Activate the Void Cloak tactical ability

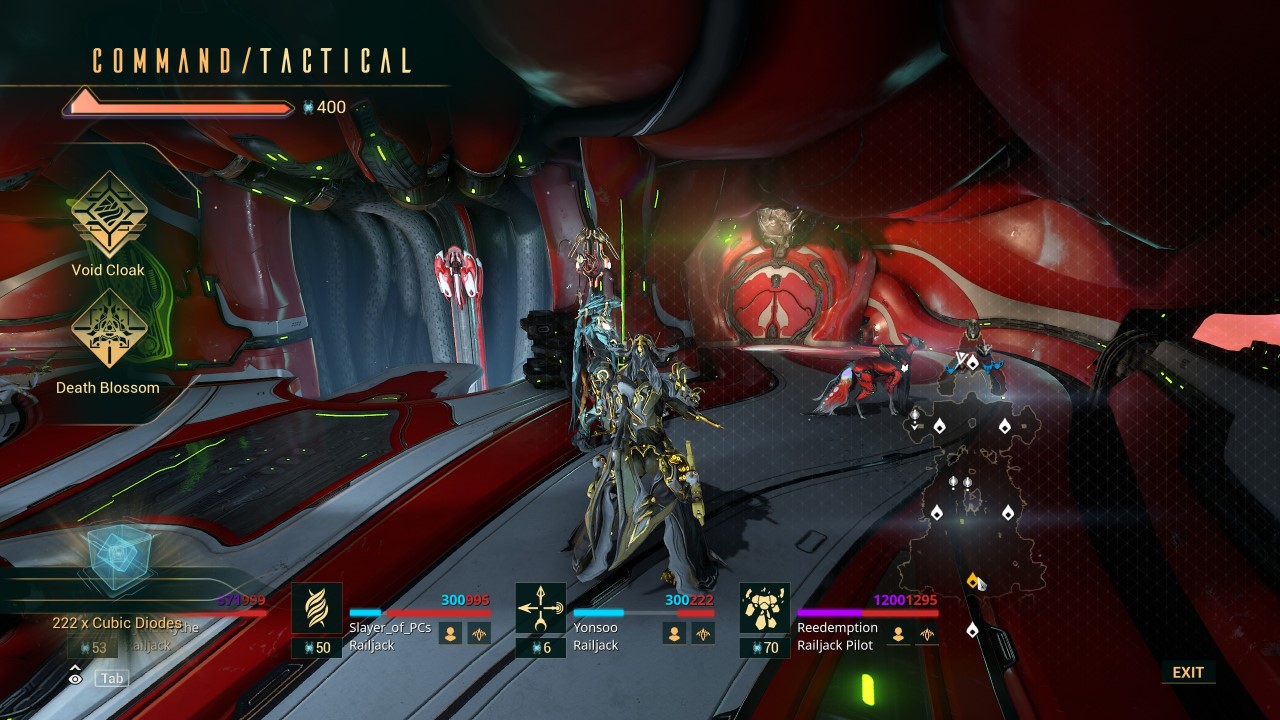pos(108,214)
